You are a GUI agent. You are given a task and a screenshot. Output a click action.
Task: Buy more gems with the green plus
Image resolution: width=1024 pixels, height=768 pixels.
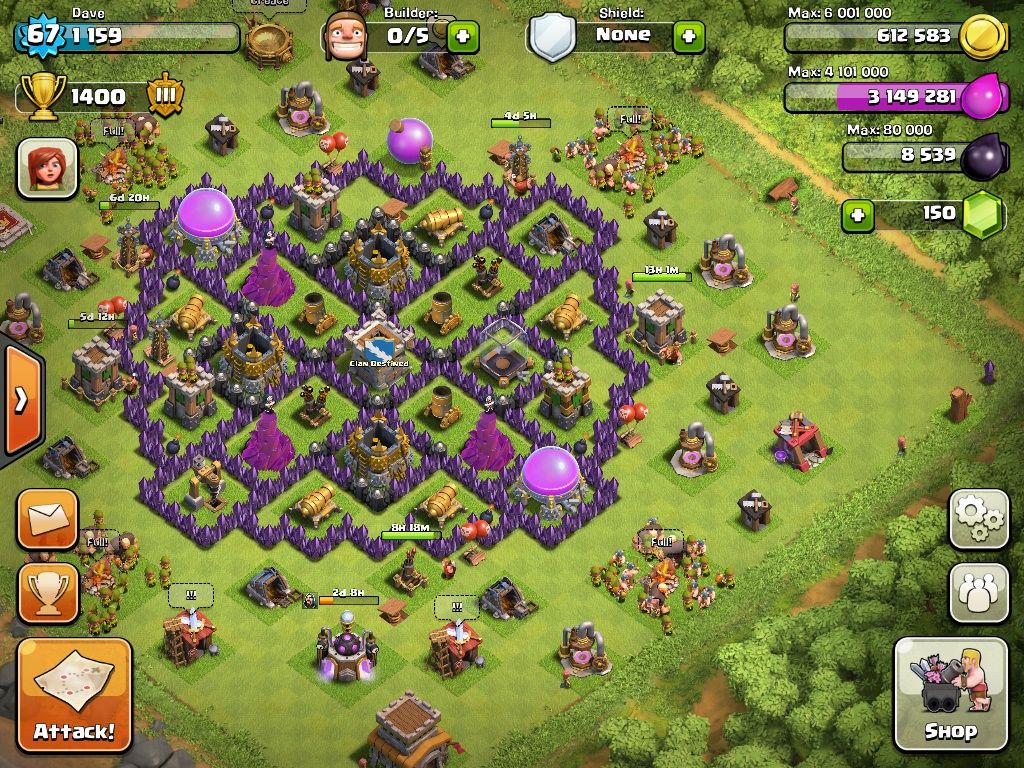[x=857, y=214]
